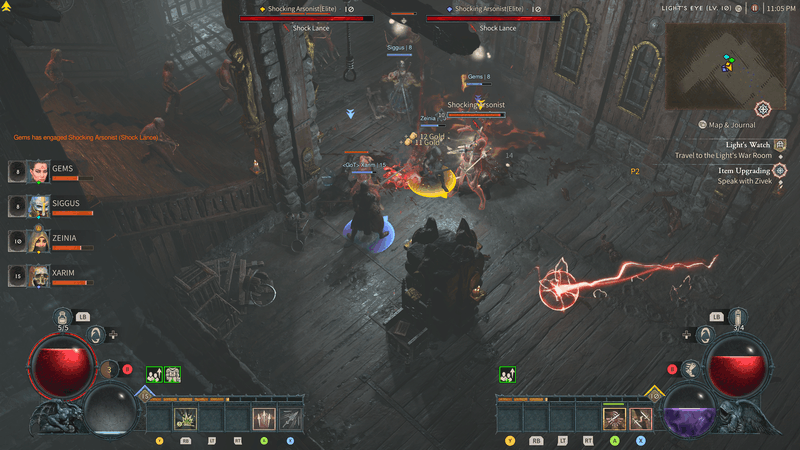Activate player two's rightmost skill slot
The image size is (800, 450).
(641, 418)
